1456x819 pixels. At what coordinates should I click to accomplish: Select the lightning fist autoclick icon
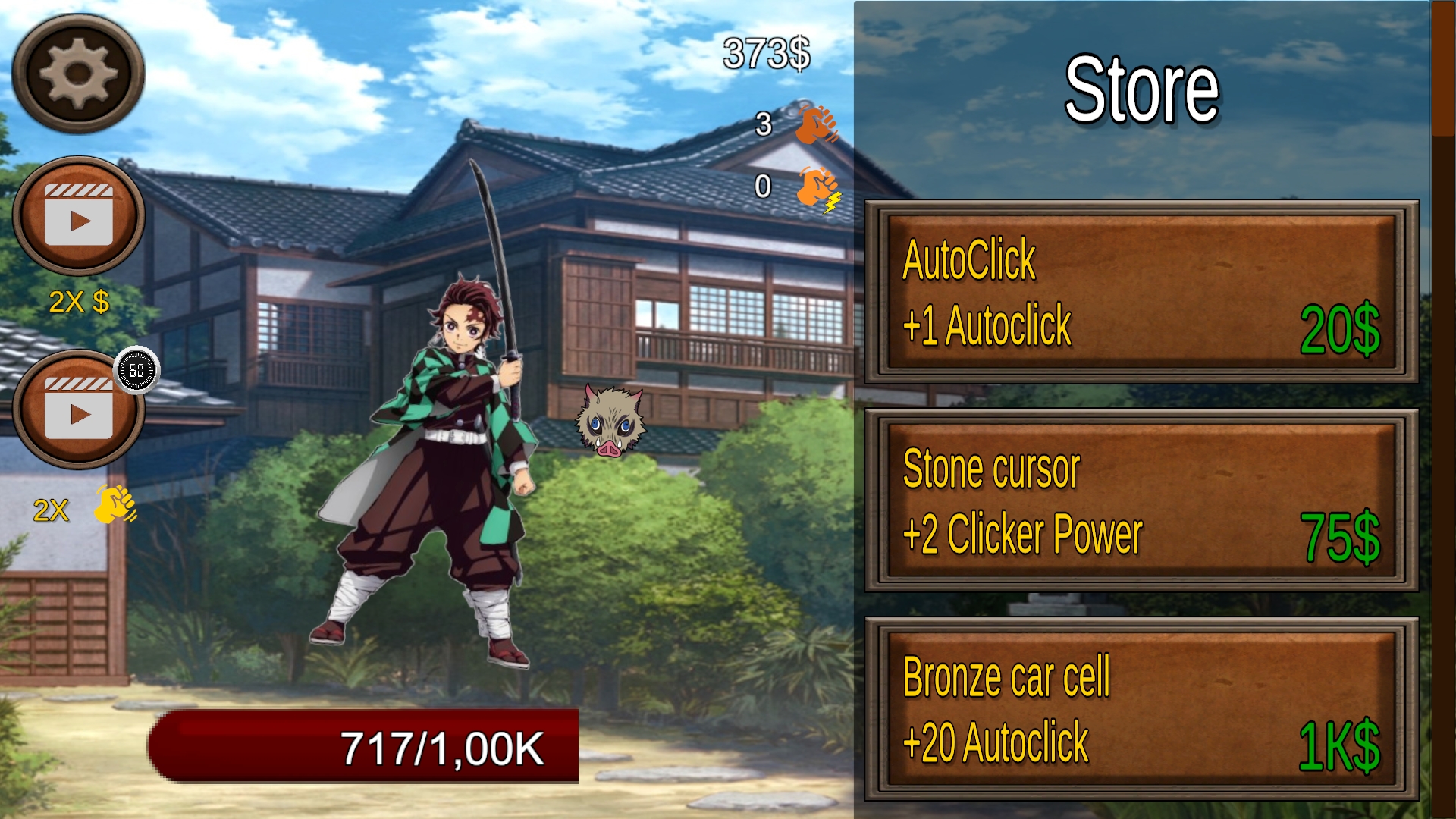(814, 190)
